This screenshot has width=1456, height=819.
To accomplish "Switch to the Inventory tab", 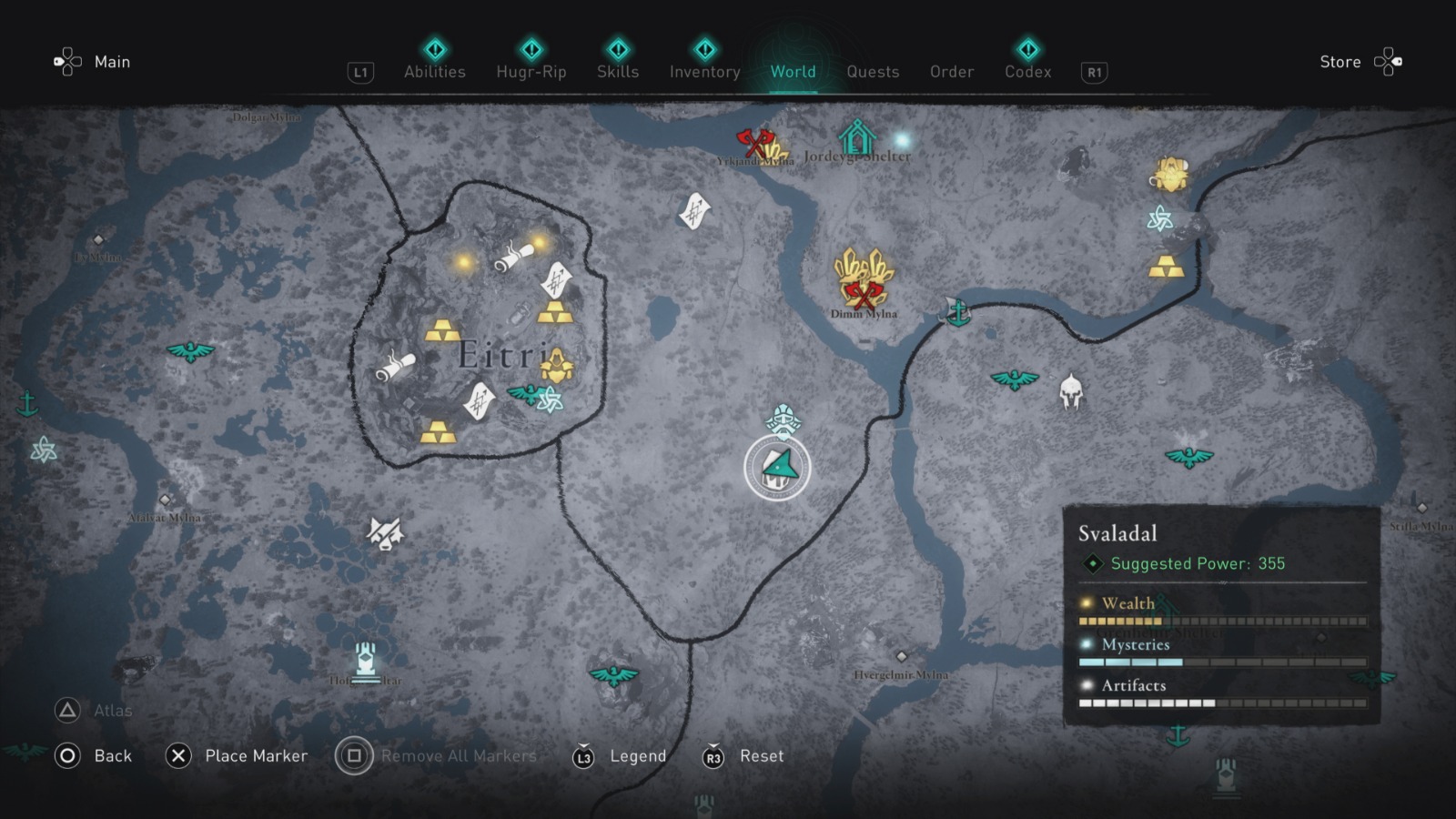I will [x=704, y=72].
